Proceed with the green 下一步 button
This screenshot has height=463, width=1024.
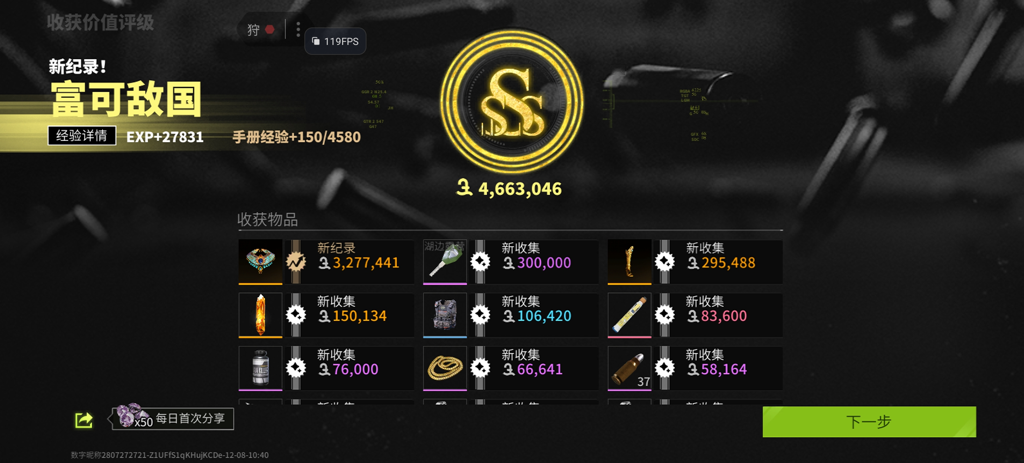pos(868,422)
